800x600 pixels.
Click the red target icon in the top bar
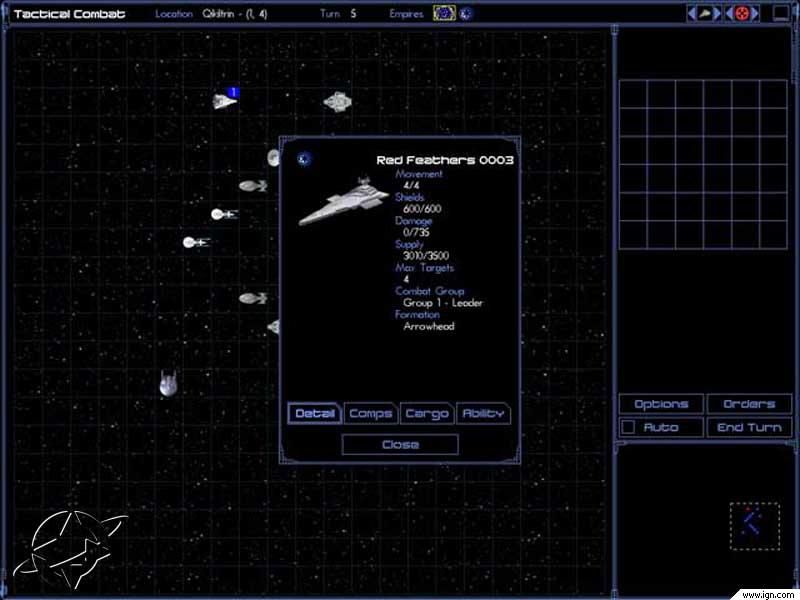pos(742,14)
